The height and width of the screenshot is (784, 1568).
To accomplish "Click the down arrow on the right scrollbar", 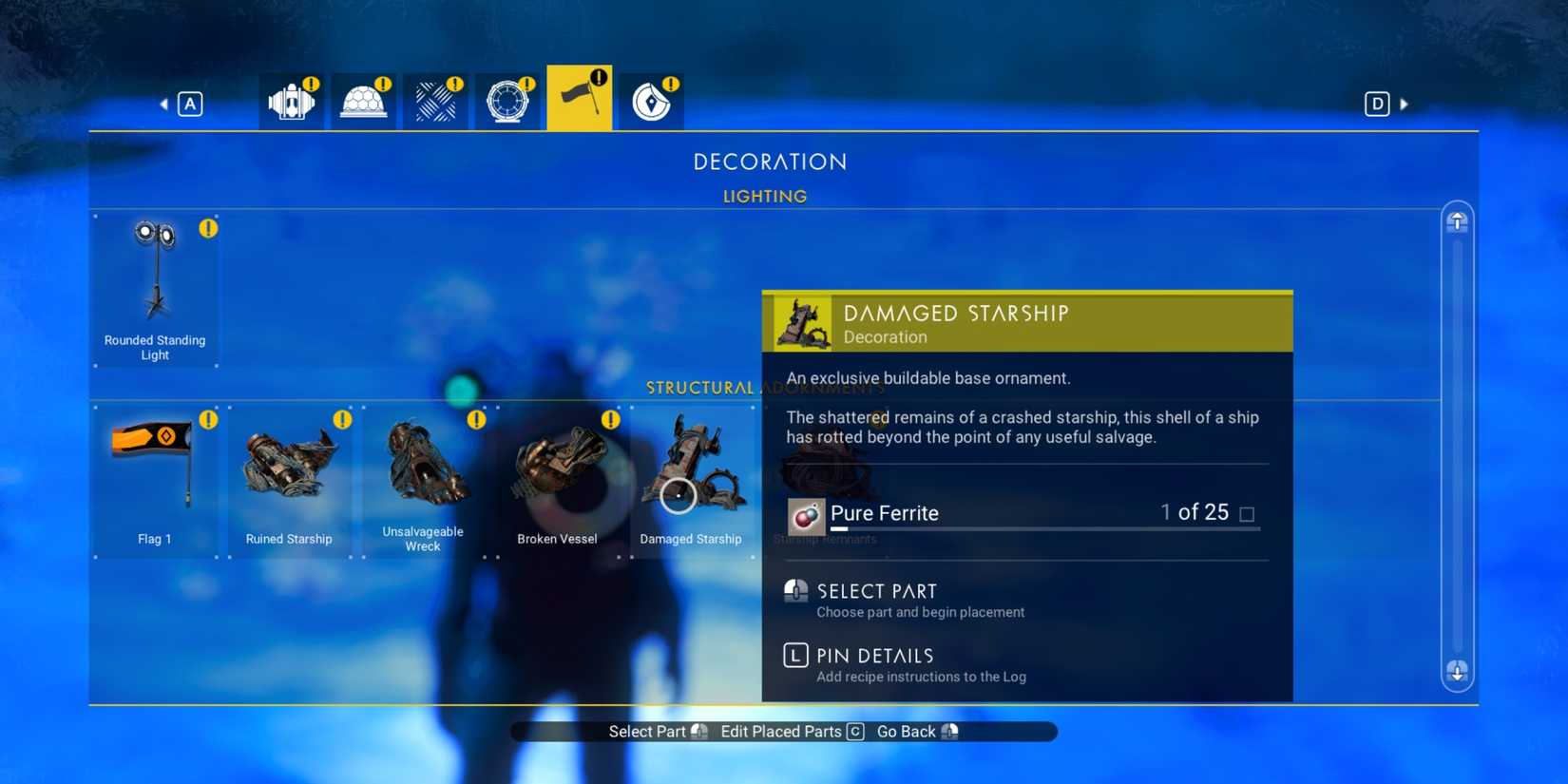I will (1456, 672).
